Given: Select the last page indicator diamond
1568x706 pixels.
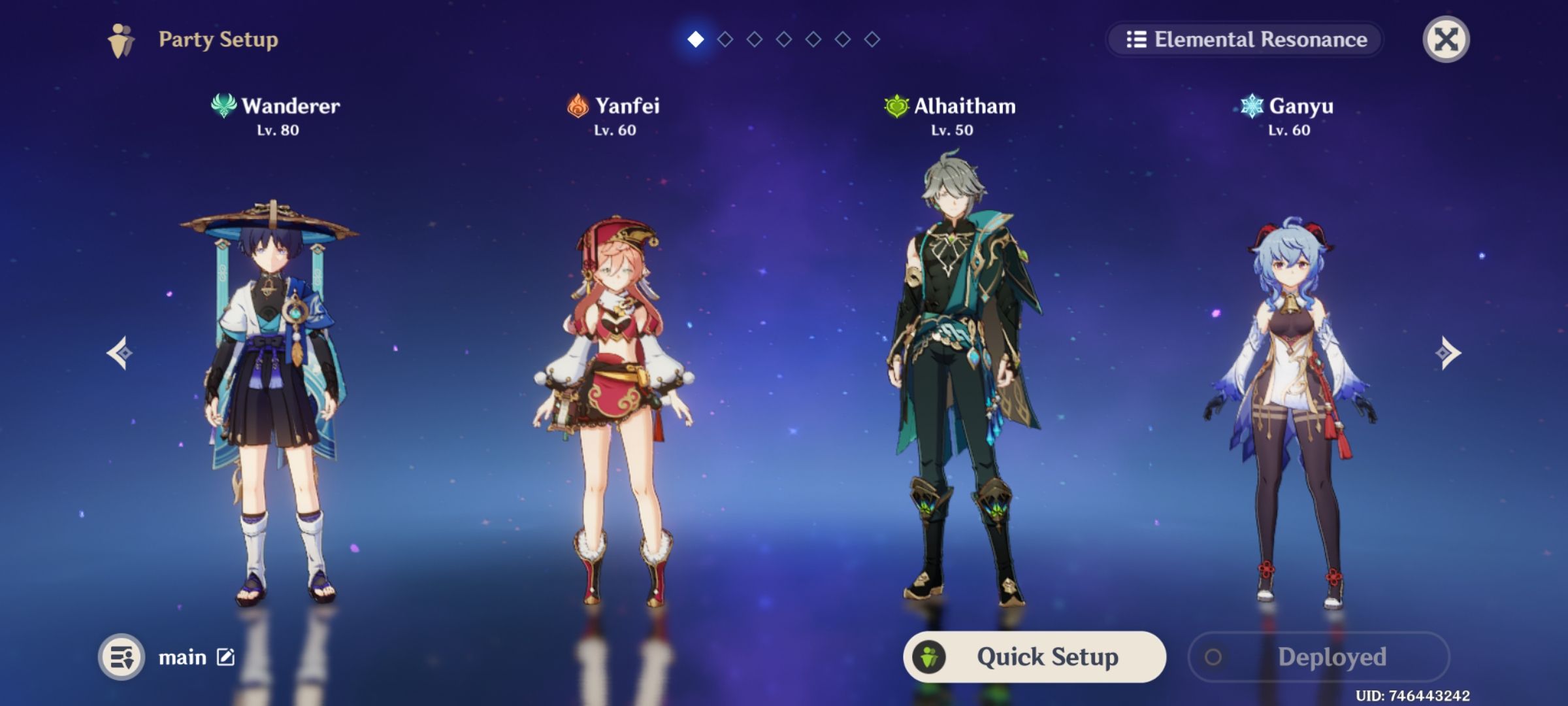Looking at the screenshot, I should point(872,39).
